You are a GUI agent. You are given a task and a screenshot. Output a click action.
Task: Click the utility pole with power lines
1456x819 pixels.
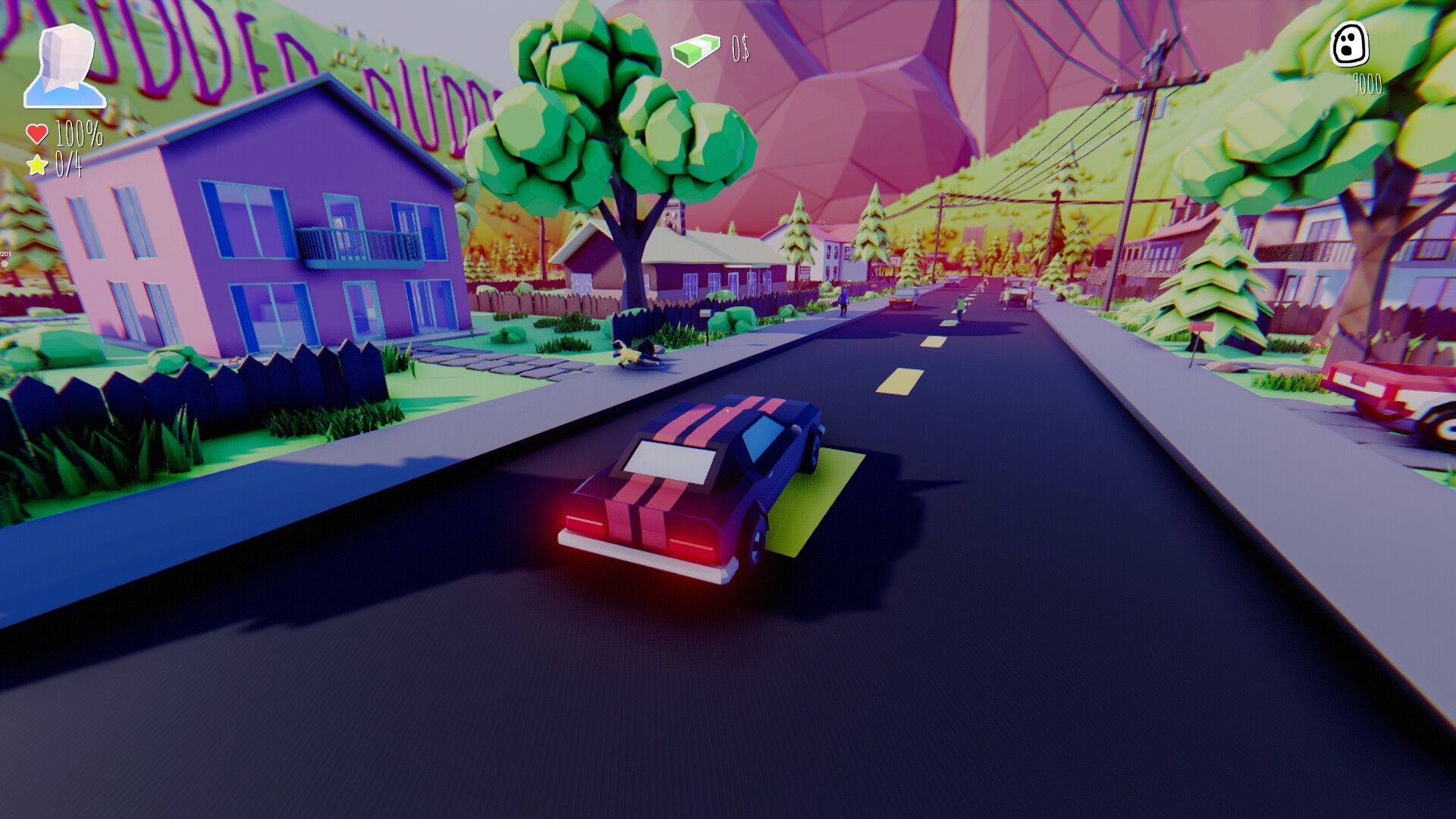click(1145, 136)
